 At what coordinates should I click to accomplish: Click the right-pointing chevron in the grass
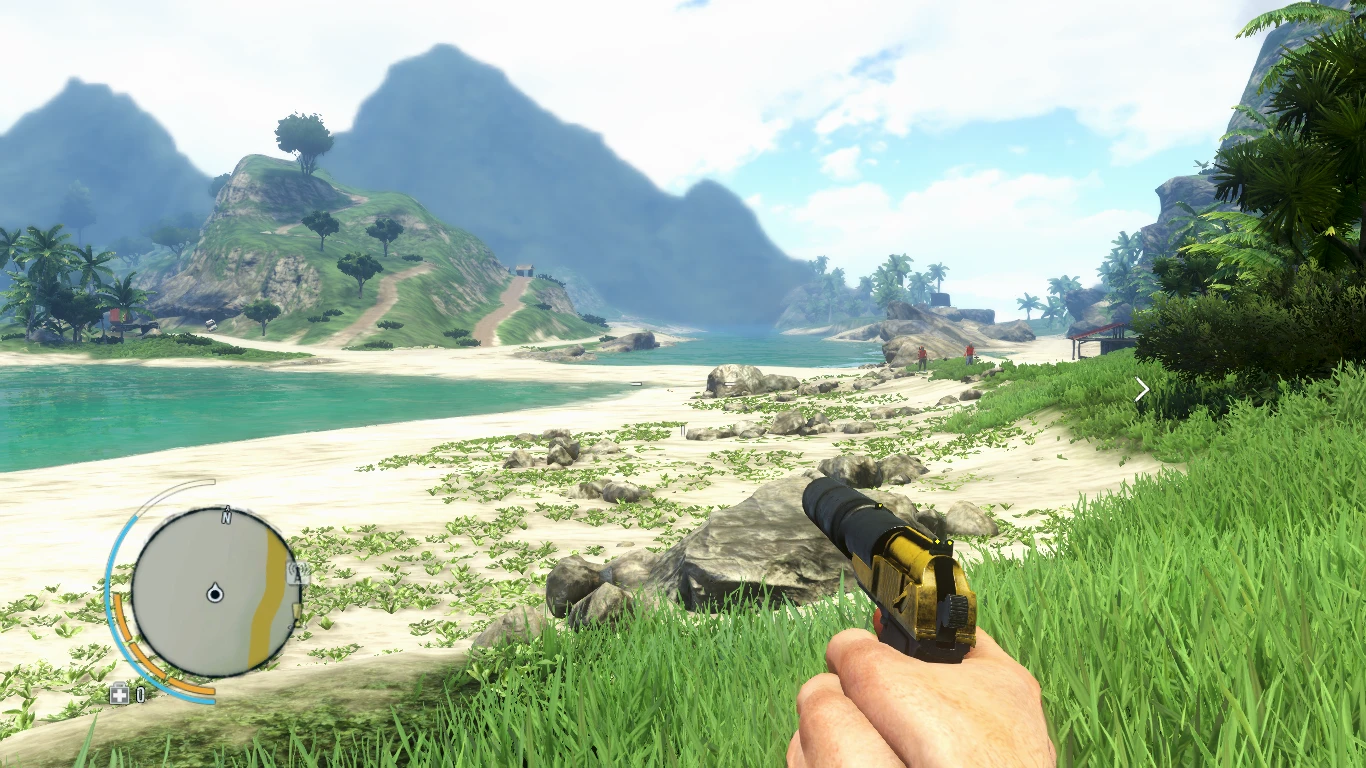(x=1142, y=388)
